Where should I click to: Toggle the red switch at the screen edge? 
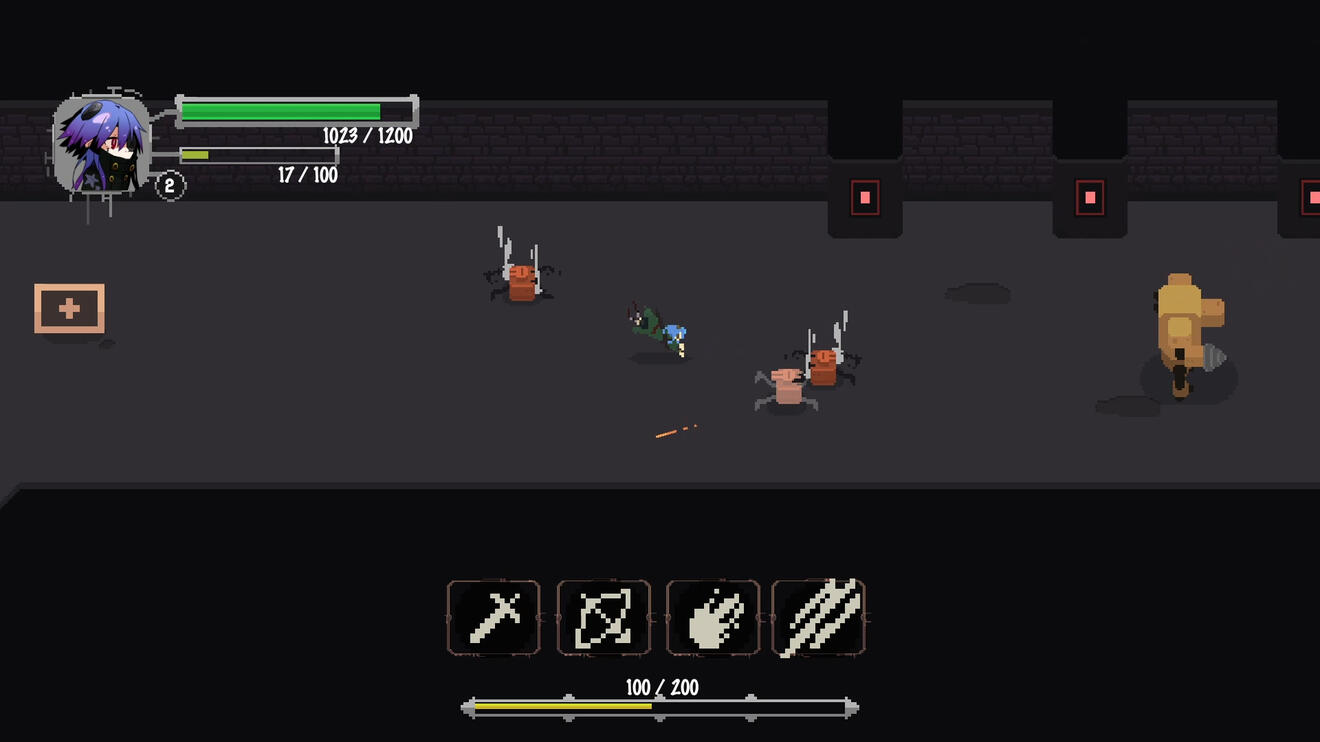click(x=1311, y=197)
